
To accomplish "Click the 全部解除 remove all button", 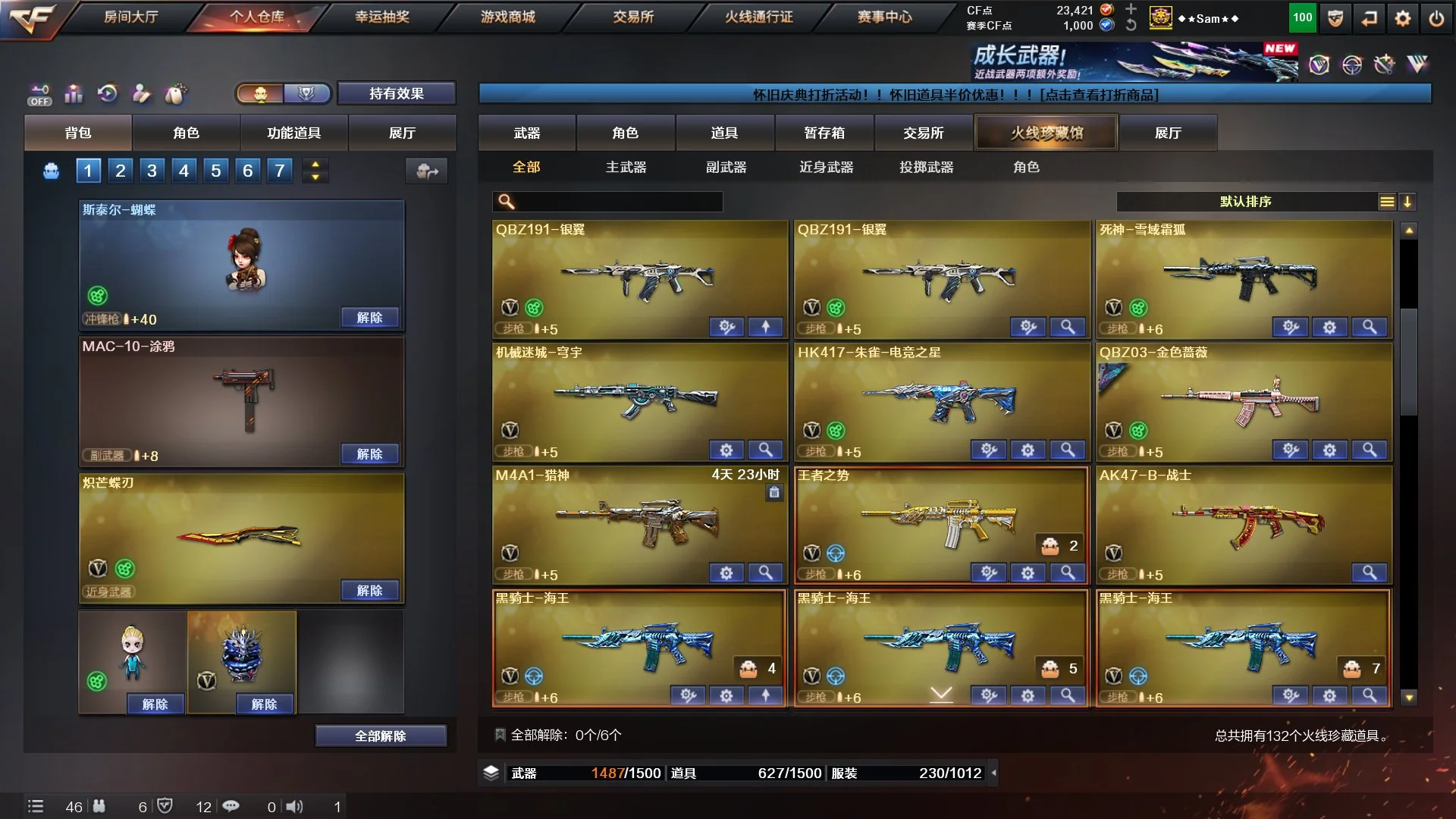I will pos(380,736).
